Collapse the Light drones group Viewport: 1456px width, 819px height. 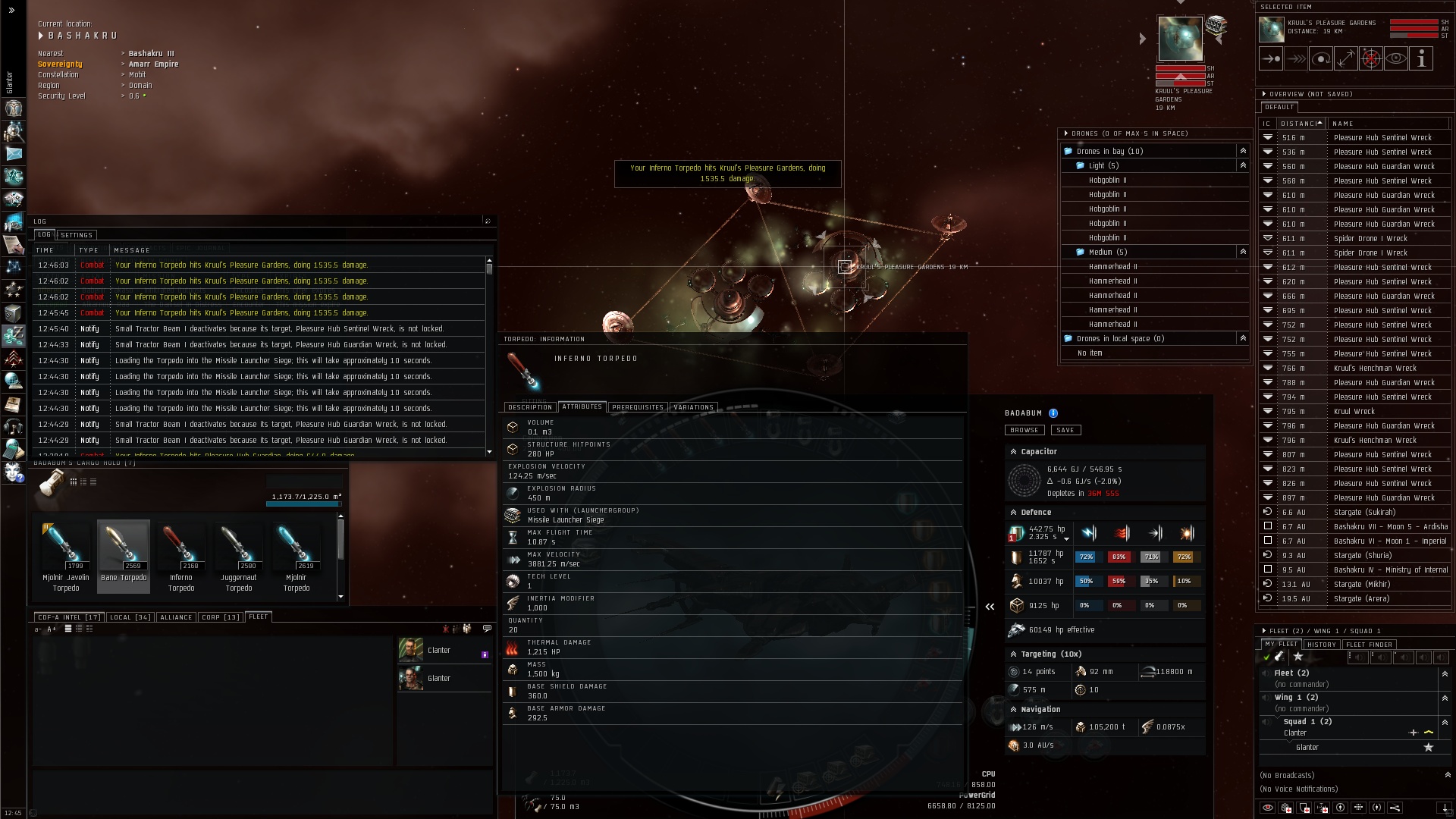pos(1242,165)
